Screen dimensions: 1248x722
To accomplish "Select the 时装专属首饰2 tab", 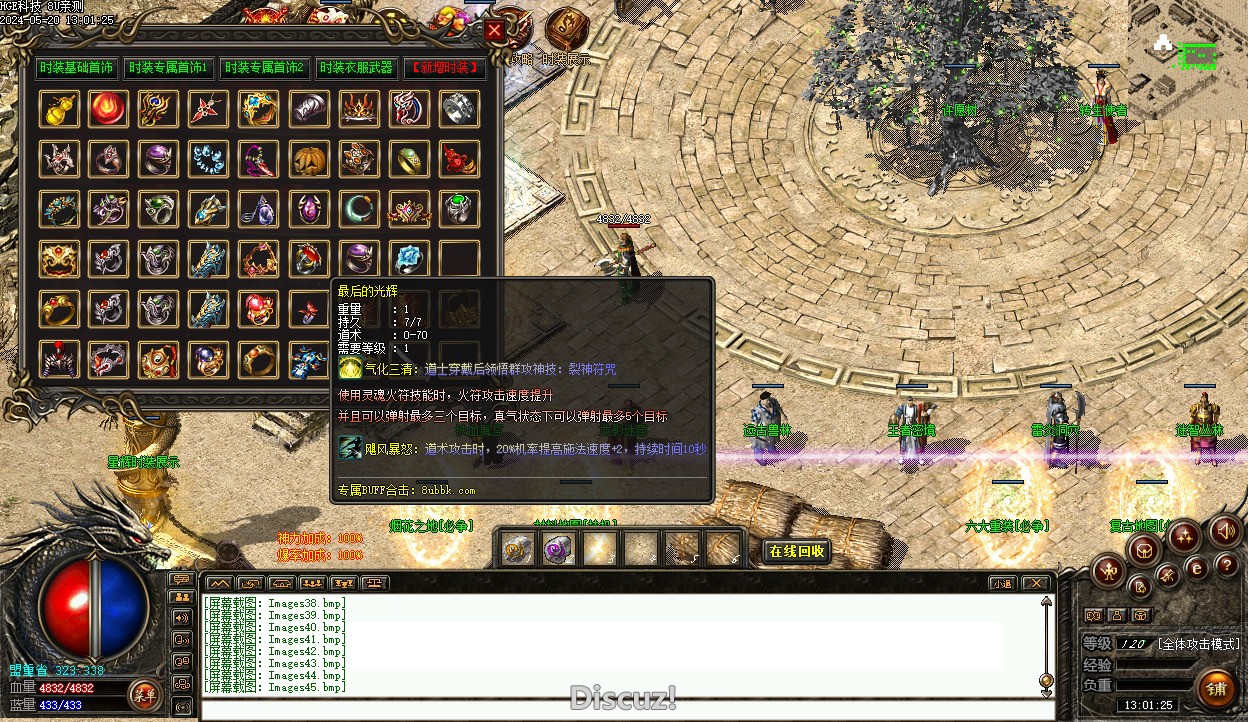I will 263,68.
